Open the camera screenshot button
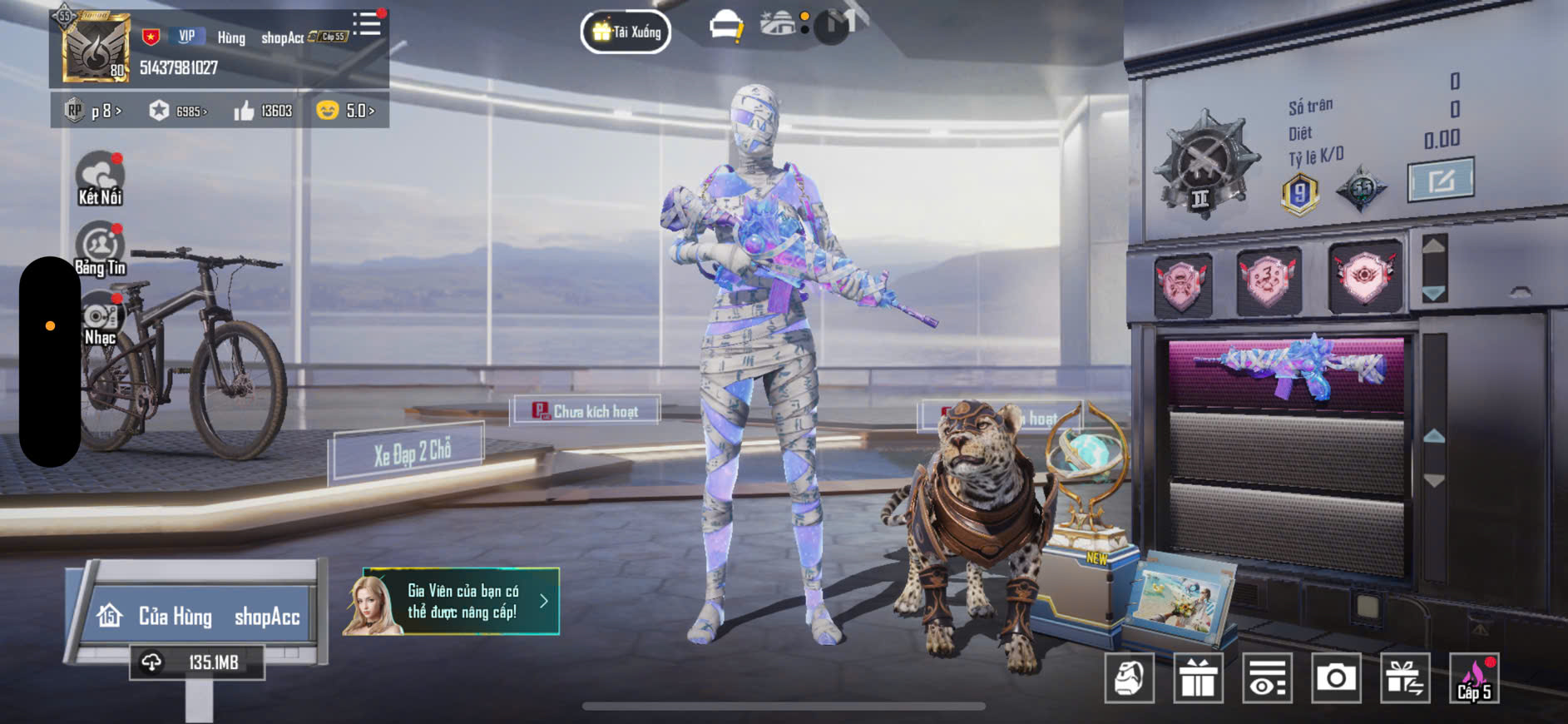1568x724 pixels. click(1335, 678)
